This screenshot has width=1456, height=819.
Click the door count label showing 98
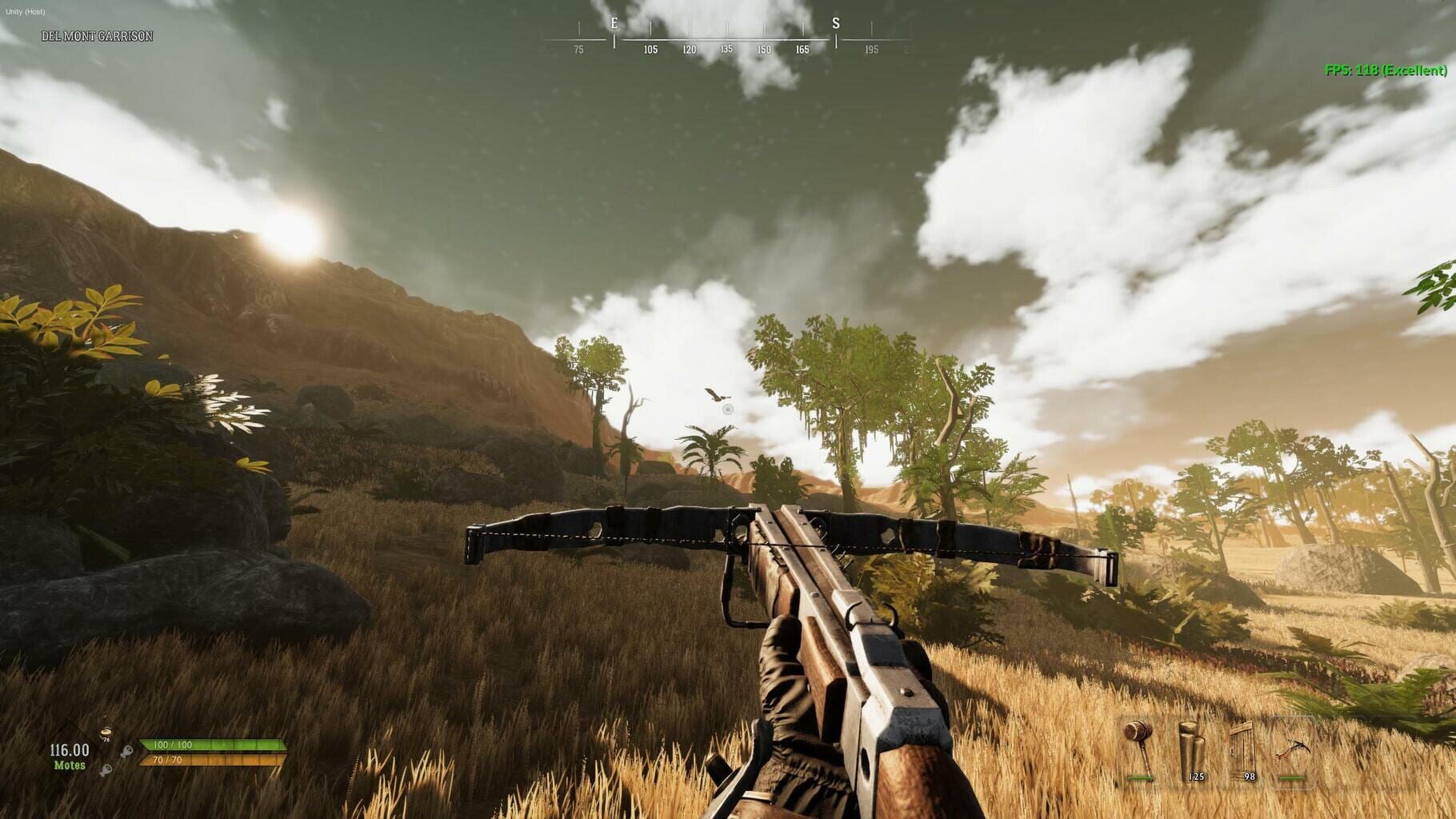(1250, 776)
